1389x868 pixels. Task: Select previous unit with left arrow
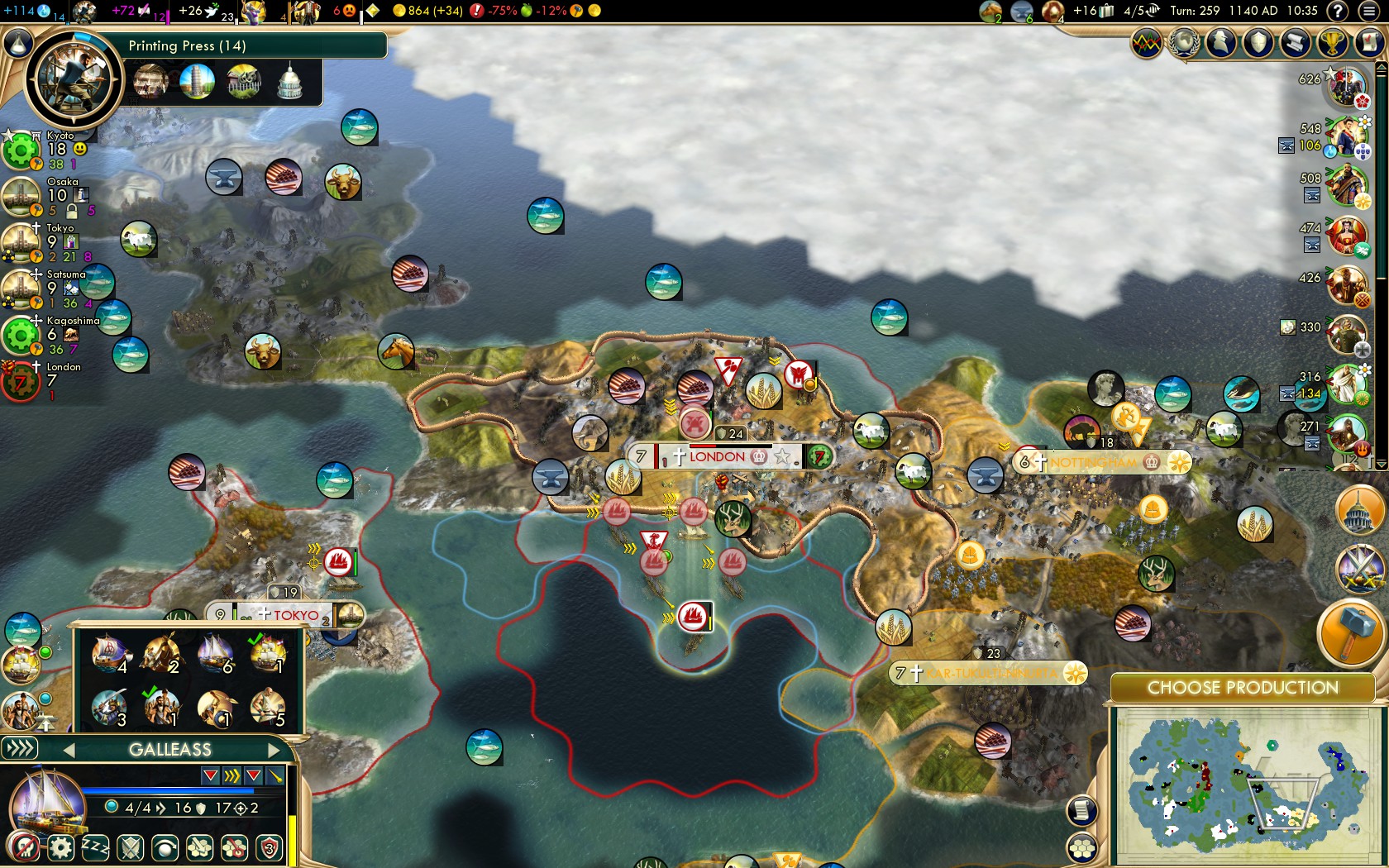[x=69, y=750]
